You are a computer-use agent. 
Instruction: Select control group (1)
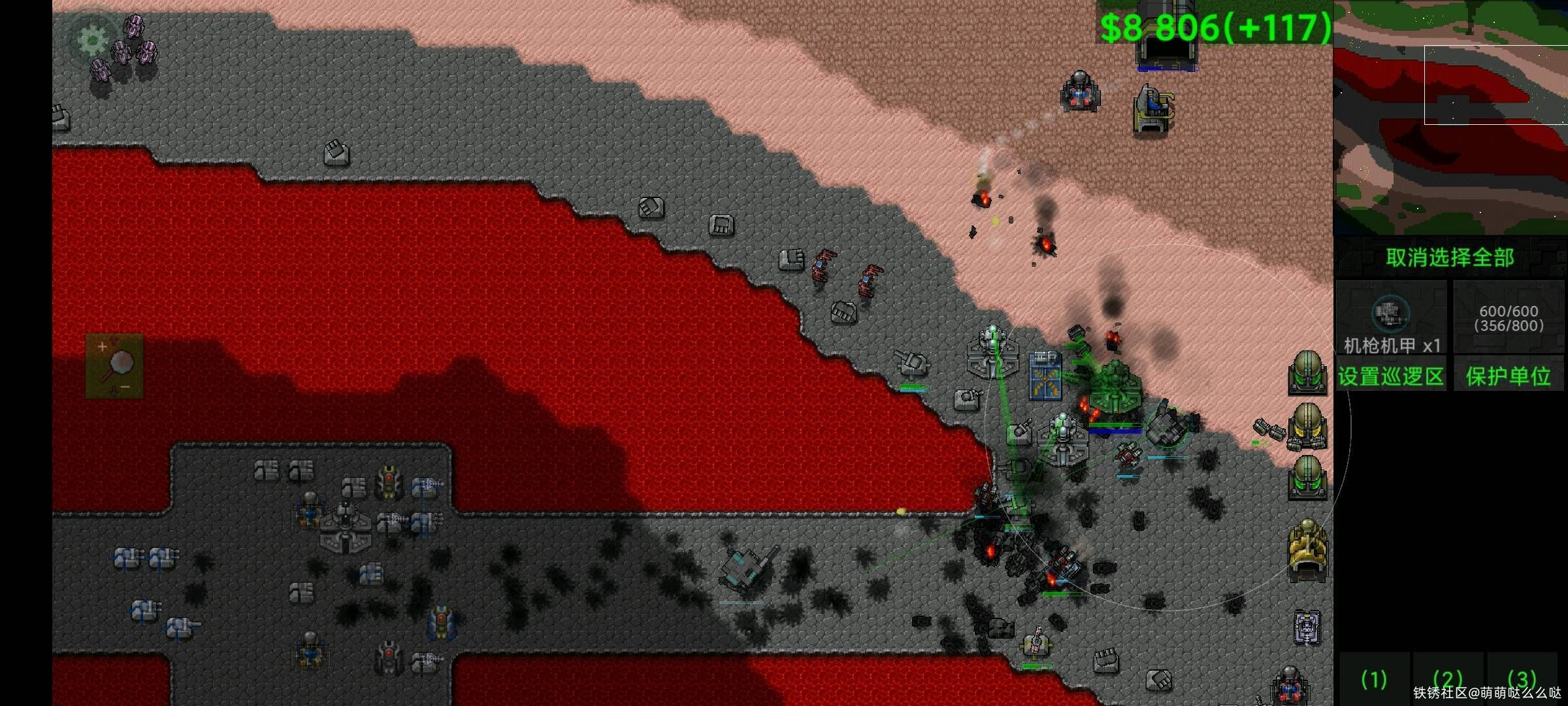pos(1373,680)
